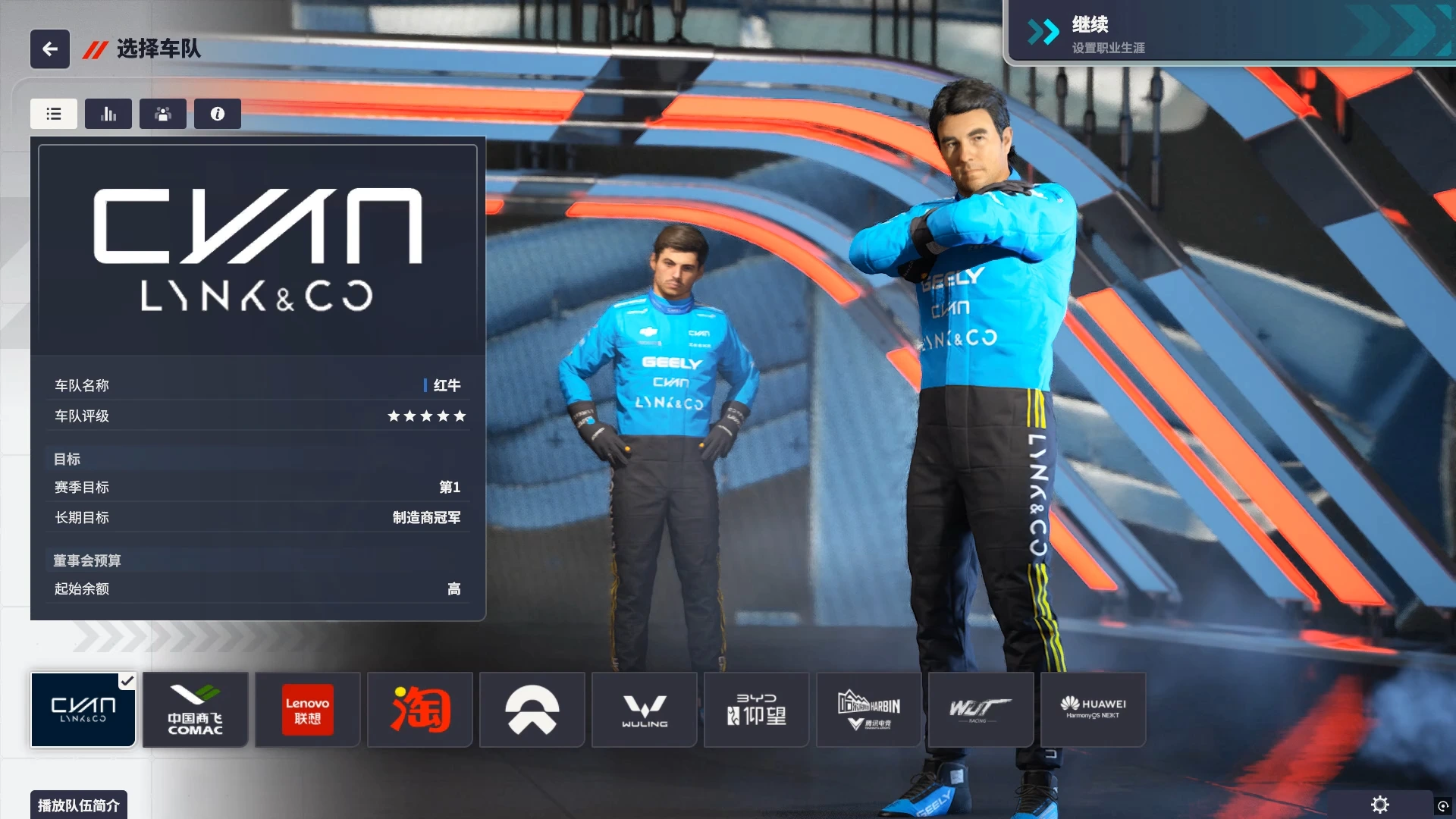Pick the Lenovo team tile
Viewport: 1456px width, 819px height.
click(308, 710)
